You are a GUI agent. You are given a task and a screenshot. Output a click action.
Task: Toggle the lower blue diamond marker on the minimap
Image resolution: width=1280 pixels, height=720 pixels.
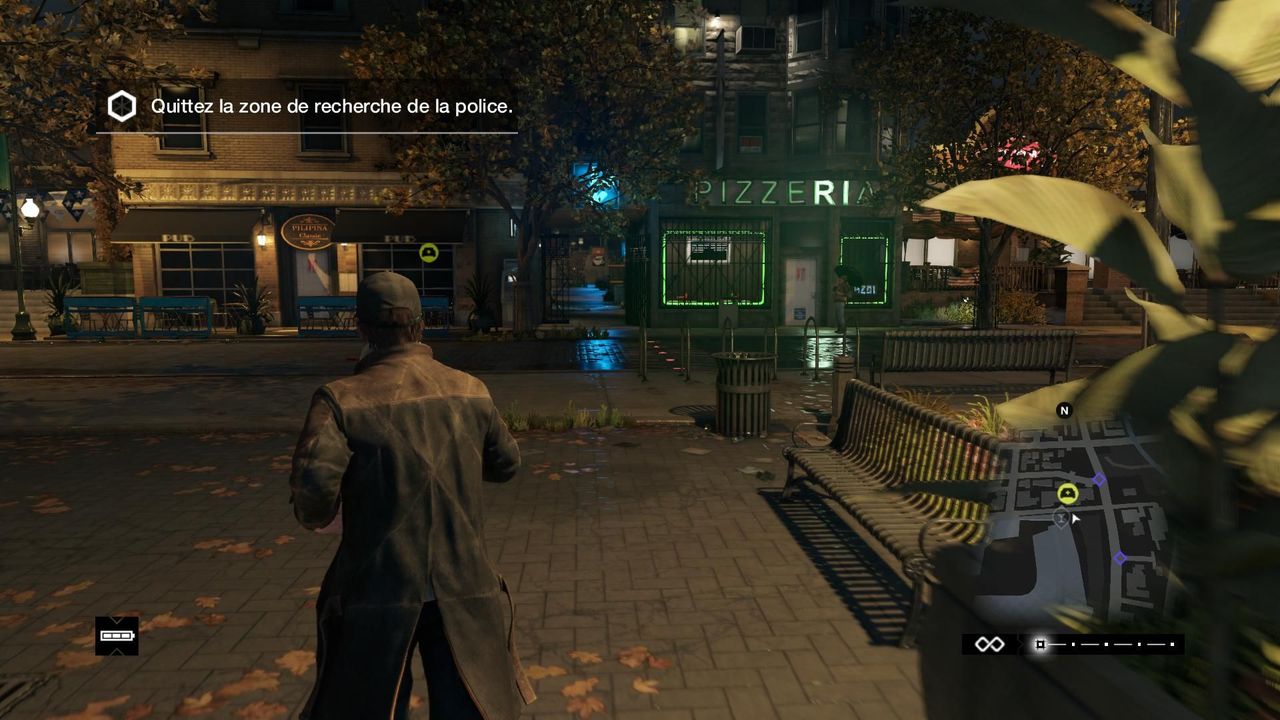(1120, 557)
